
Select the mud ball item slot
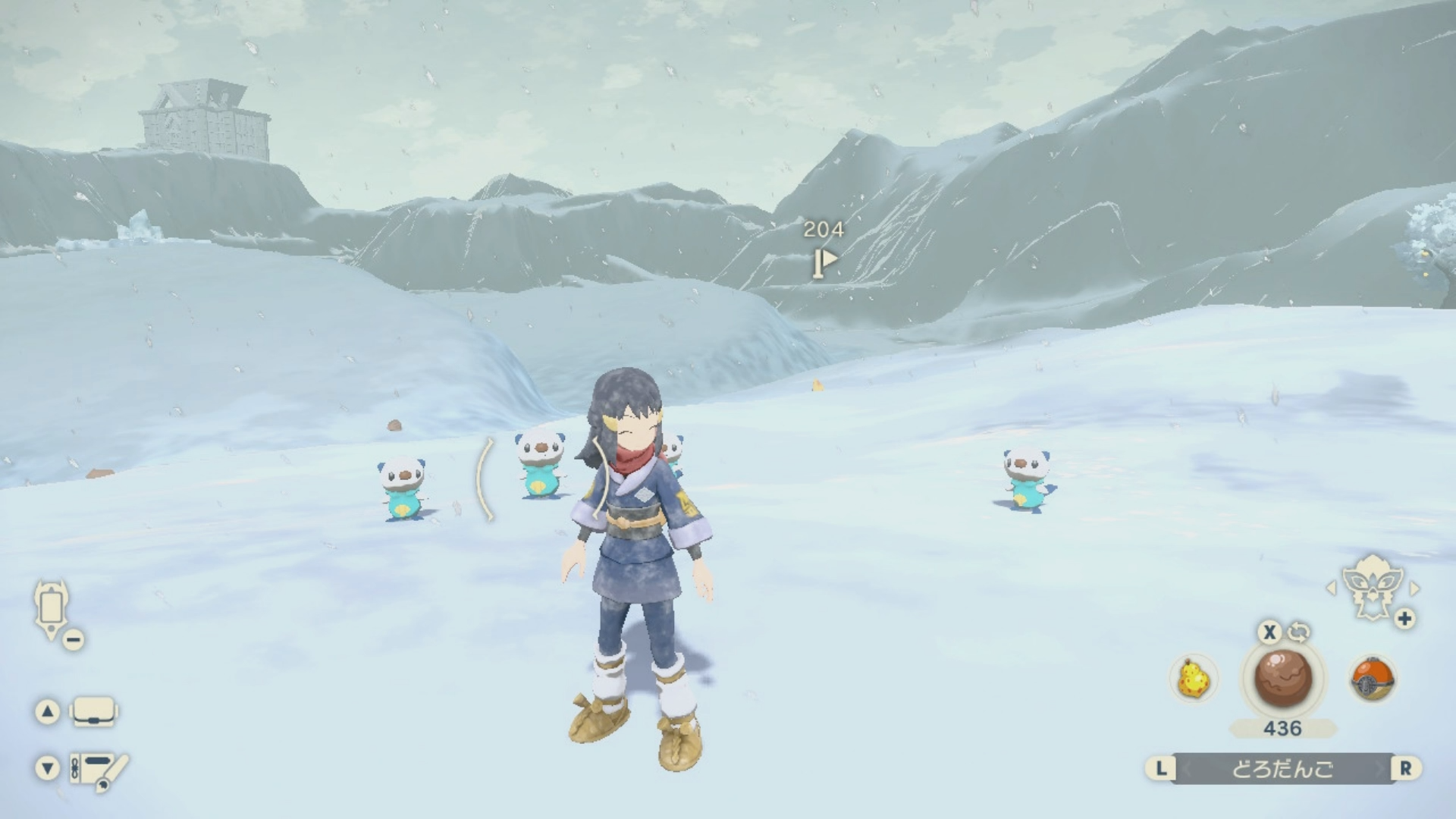1282,678
